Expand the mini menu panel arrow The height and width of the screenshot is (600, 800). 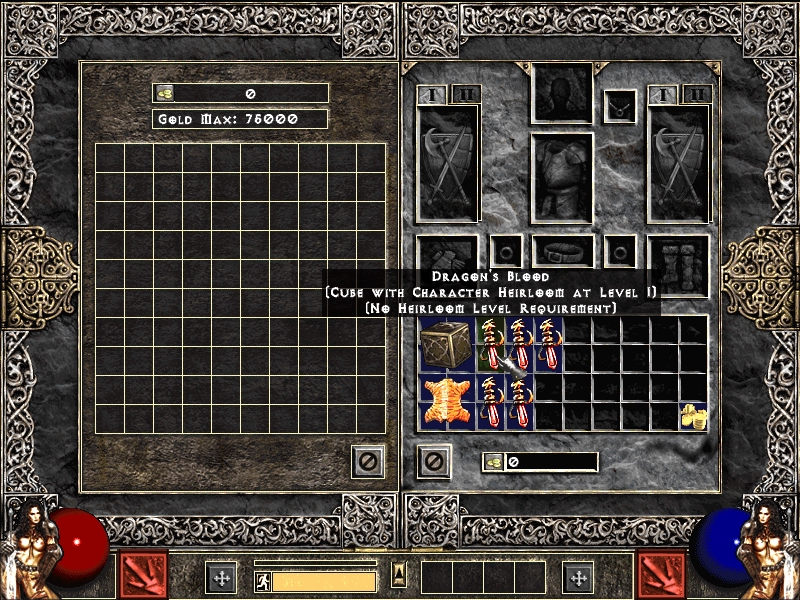click(399, 574)
